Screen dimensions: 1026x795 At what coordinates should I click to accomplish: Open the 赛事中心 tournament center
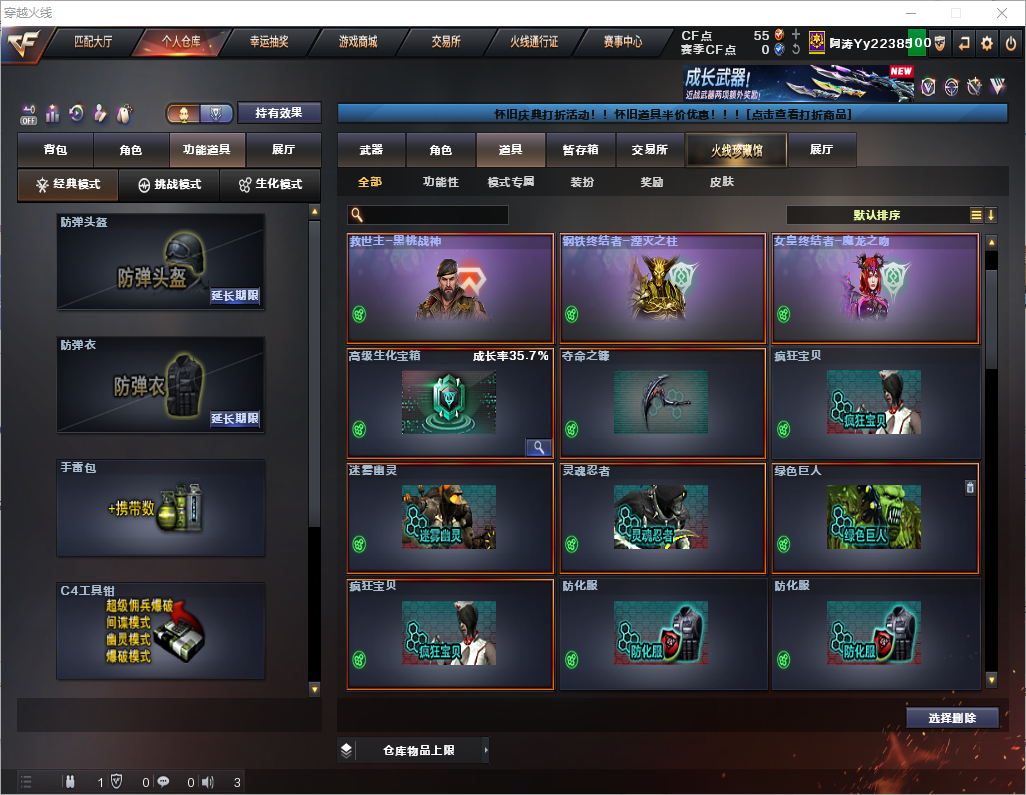(x=622, y=42)
